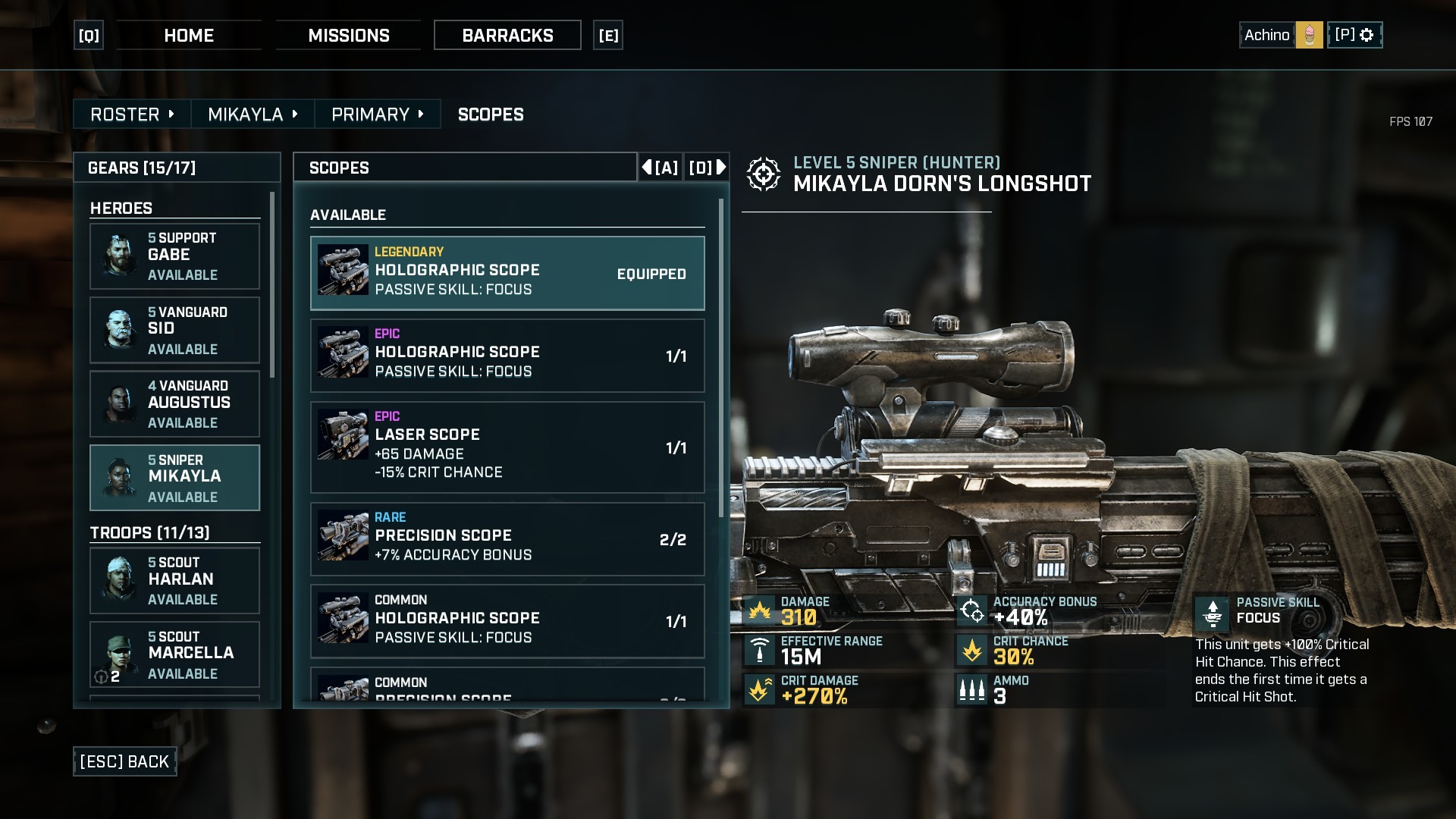Choose scout Harlan from troops
This screenshot has height=819, width=1456.
coord(174,581)
